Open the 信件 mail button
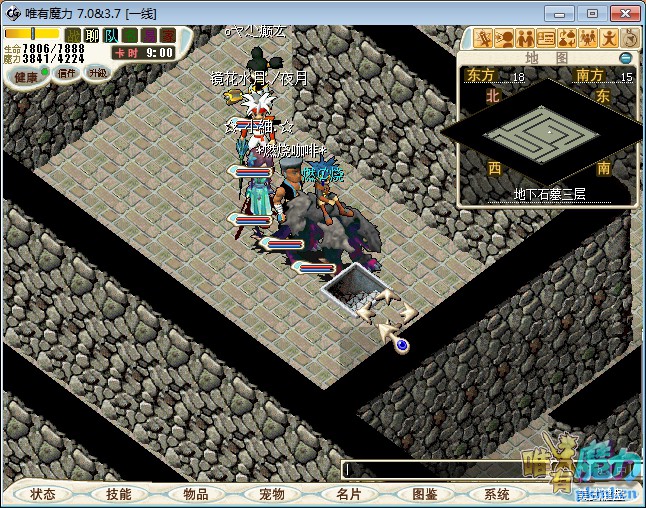Image resolution: width=646 pixels, height=508 pixels. click(67, 72)
